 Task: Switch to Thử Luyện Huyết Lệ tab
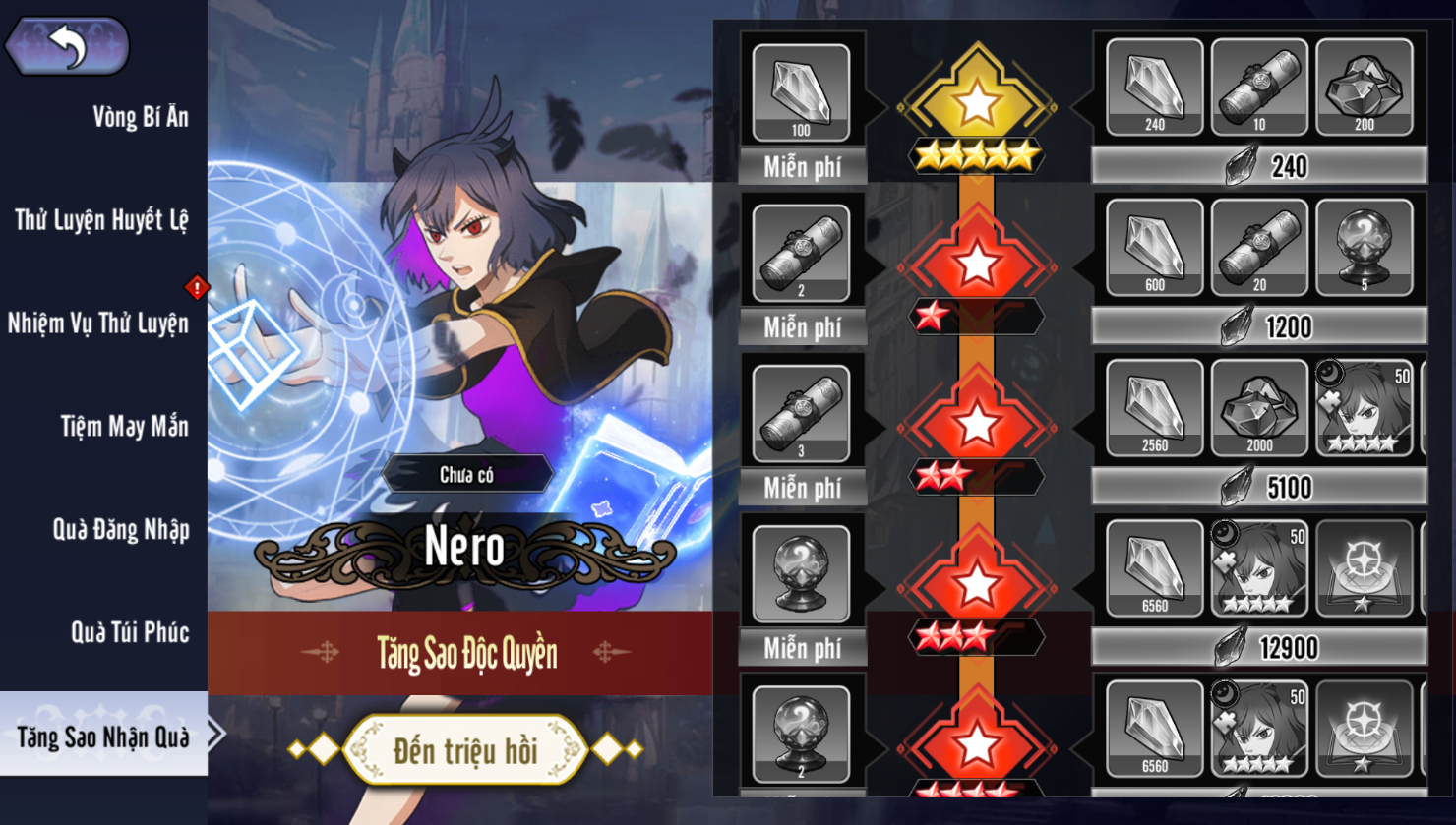(x=101, y=220)
